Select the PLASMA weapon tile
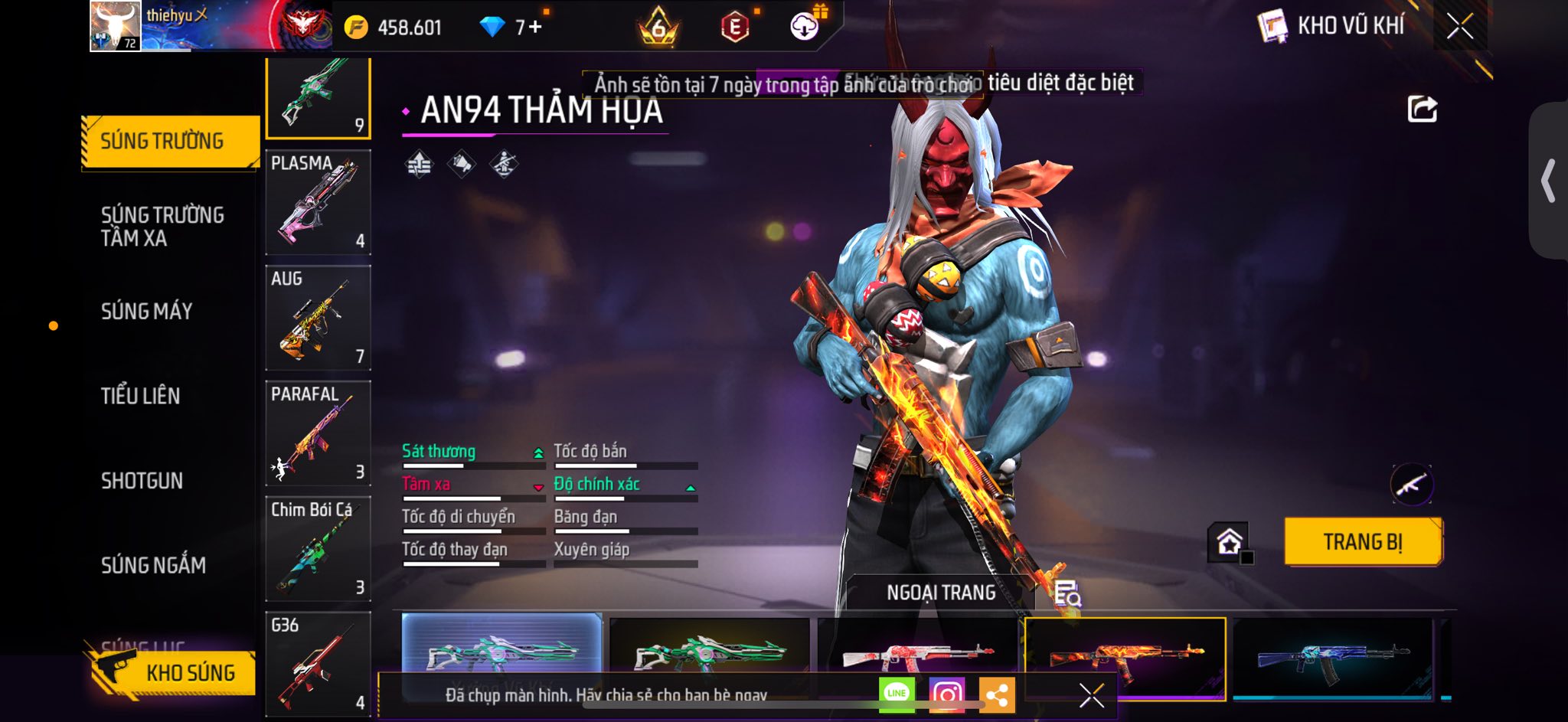The width and height of the screenshot is (1568, 722). (318, 202)
